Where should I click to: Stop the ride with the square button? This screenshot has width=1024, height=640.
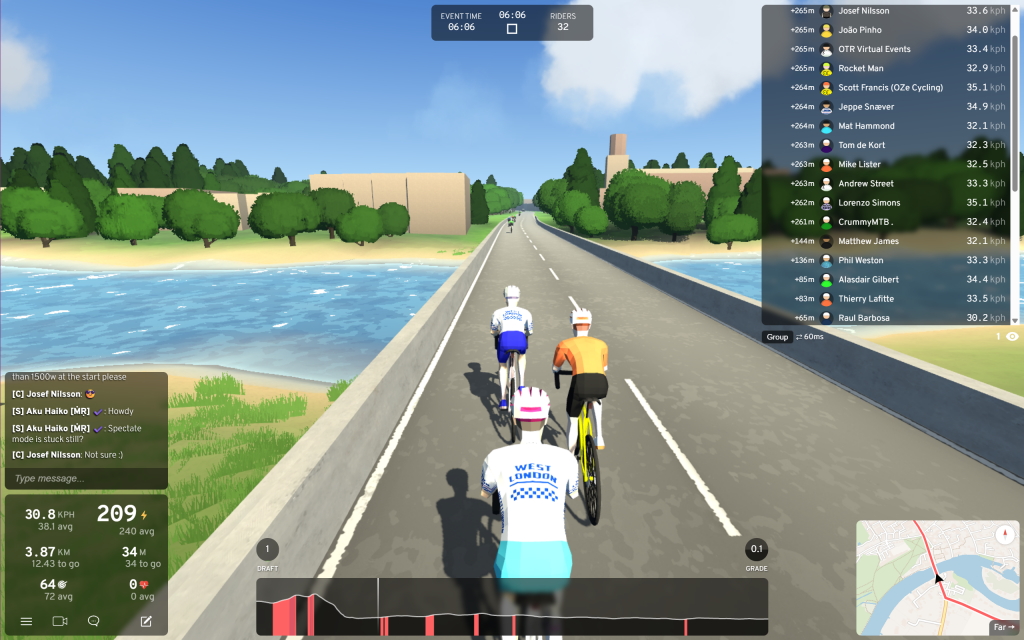click(x=512, y=29)
